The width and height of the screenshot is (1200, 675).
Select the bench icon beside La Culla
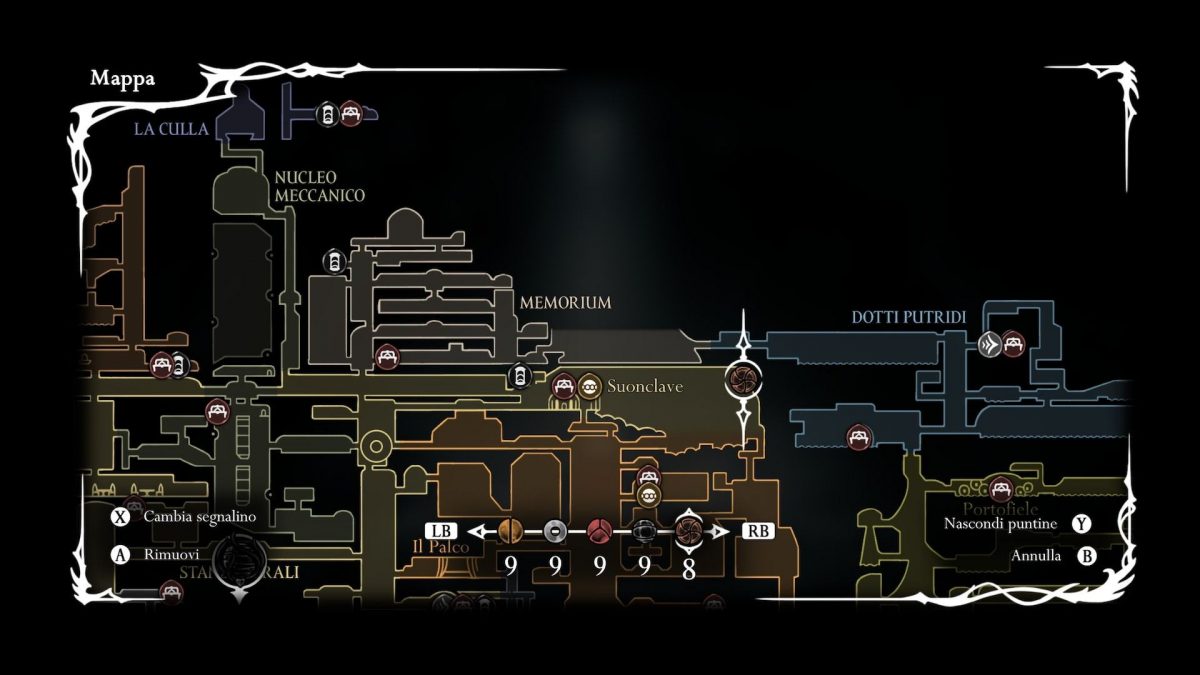coord(349,113)
